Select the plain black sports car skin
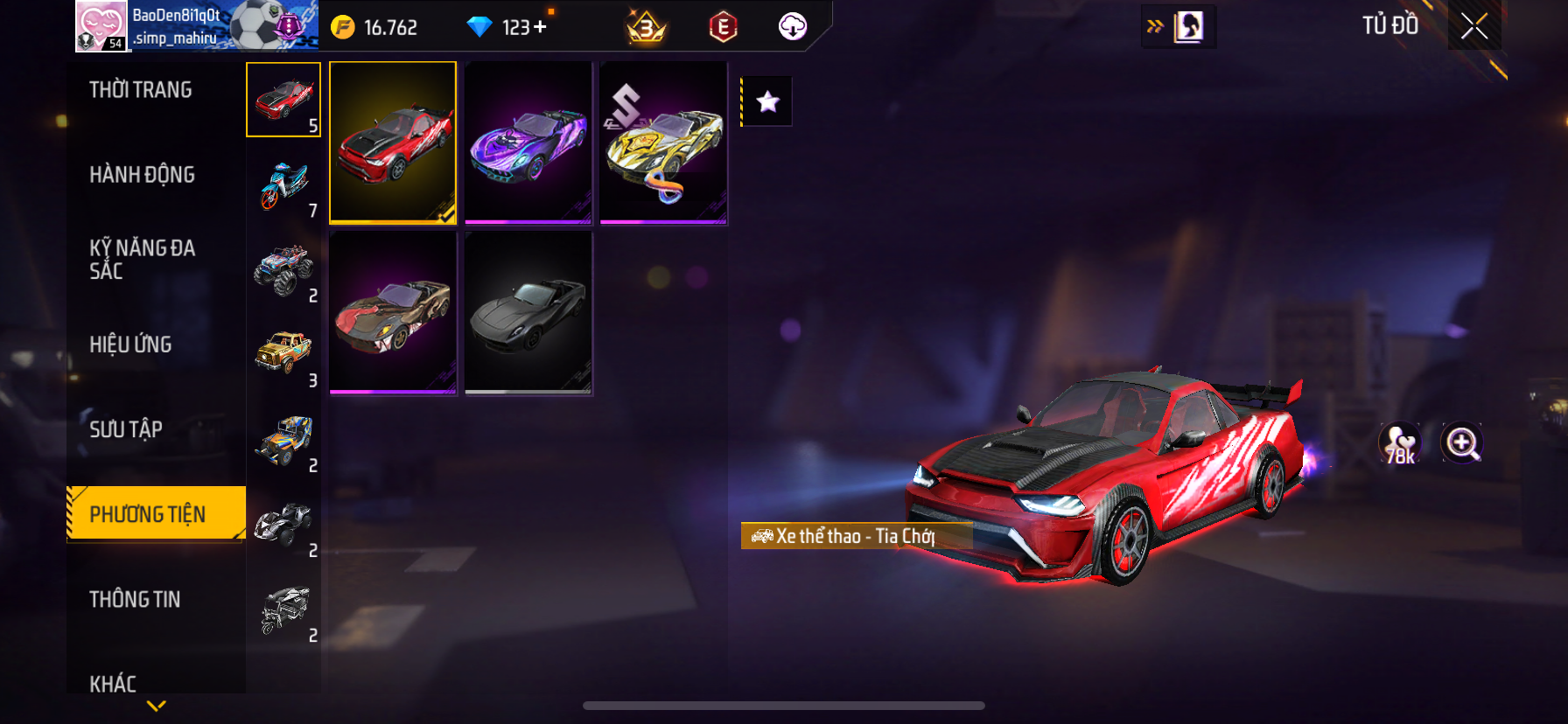This screenshot has width=1568, height=724. coord(528,313)
